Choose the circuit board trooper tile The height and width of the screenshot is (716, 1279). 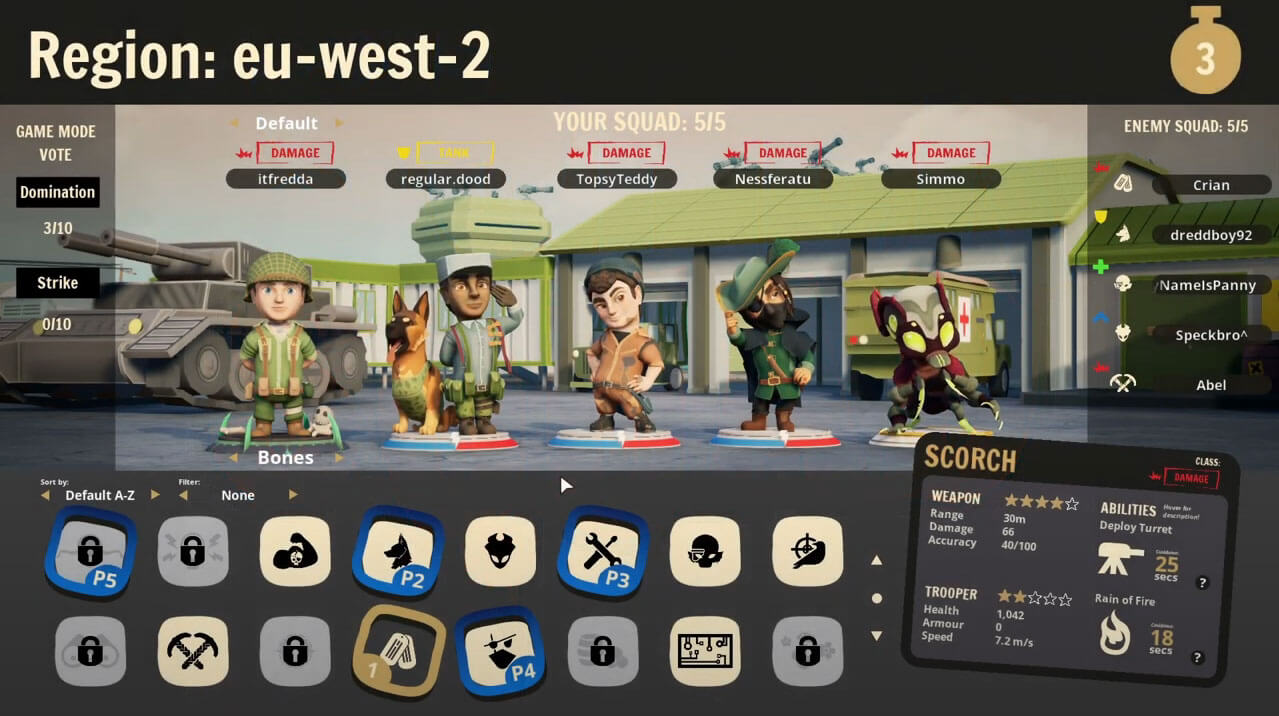coord(705,651)
